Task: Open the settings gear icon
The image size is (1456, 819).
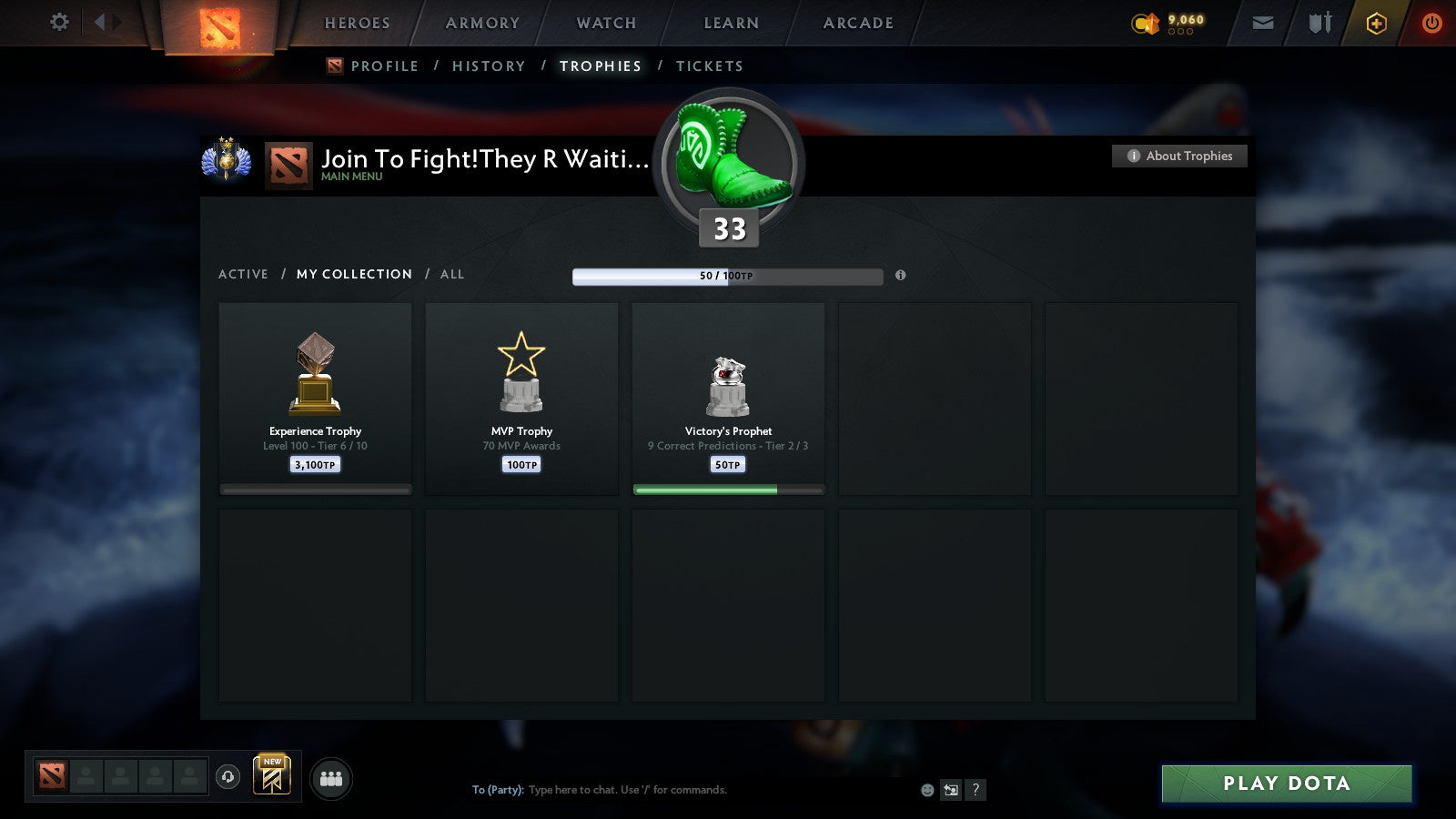Action: [59, 22]
